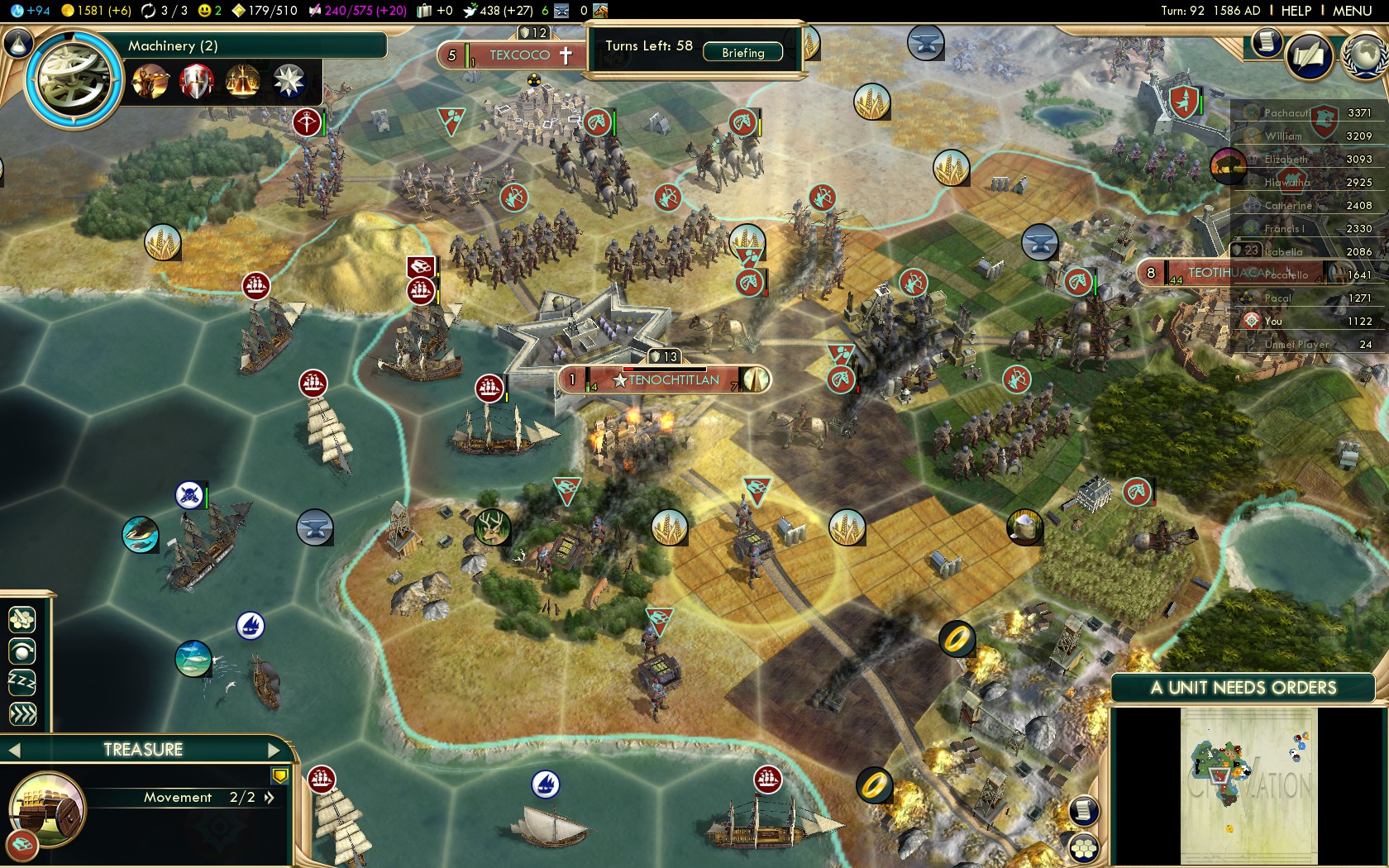Open the HELP screen
Screen dimensions: 1389x868
(1296, 11)
